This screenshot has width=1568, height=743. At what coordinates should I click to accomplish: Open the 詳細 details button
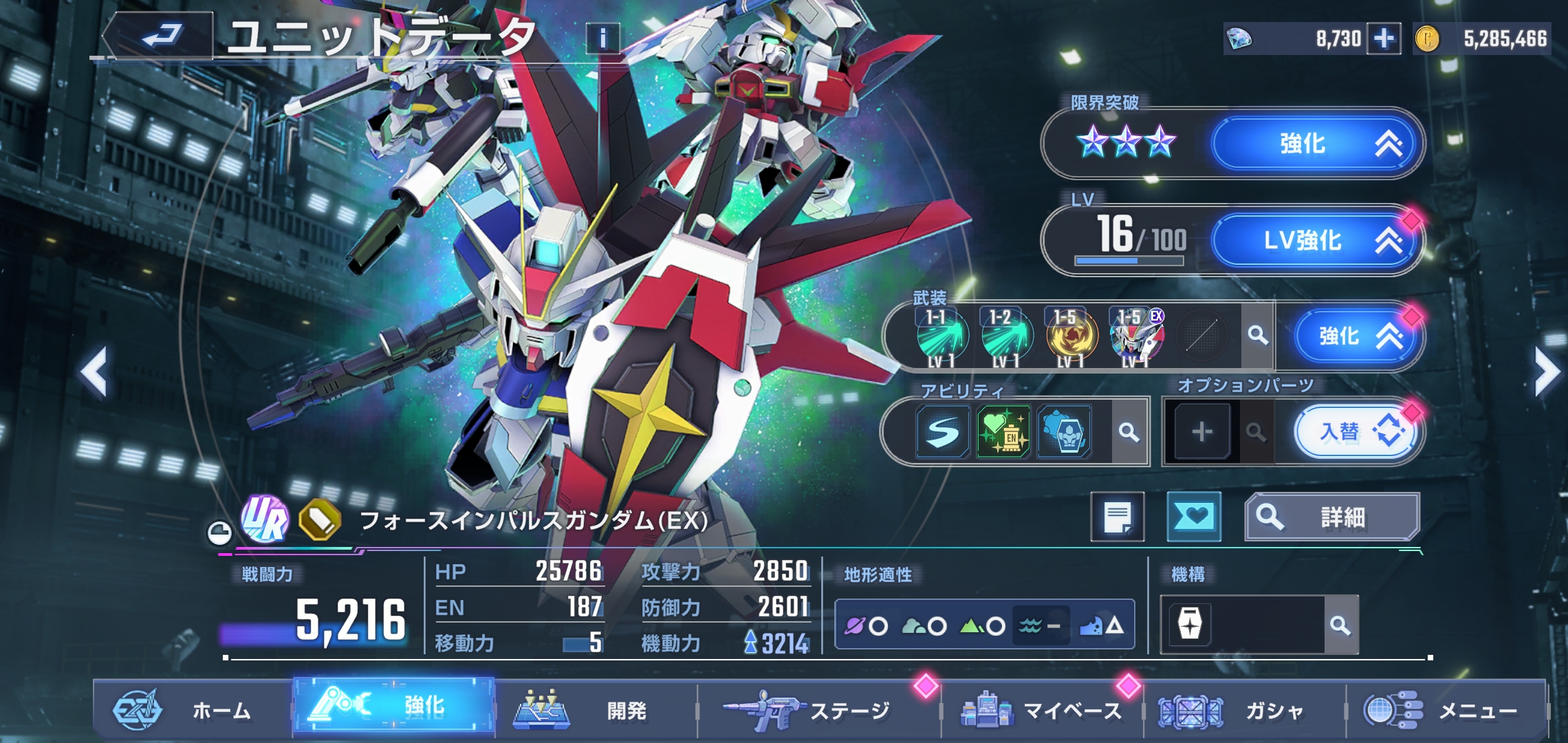pos(1331,517)
